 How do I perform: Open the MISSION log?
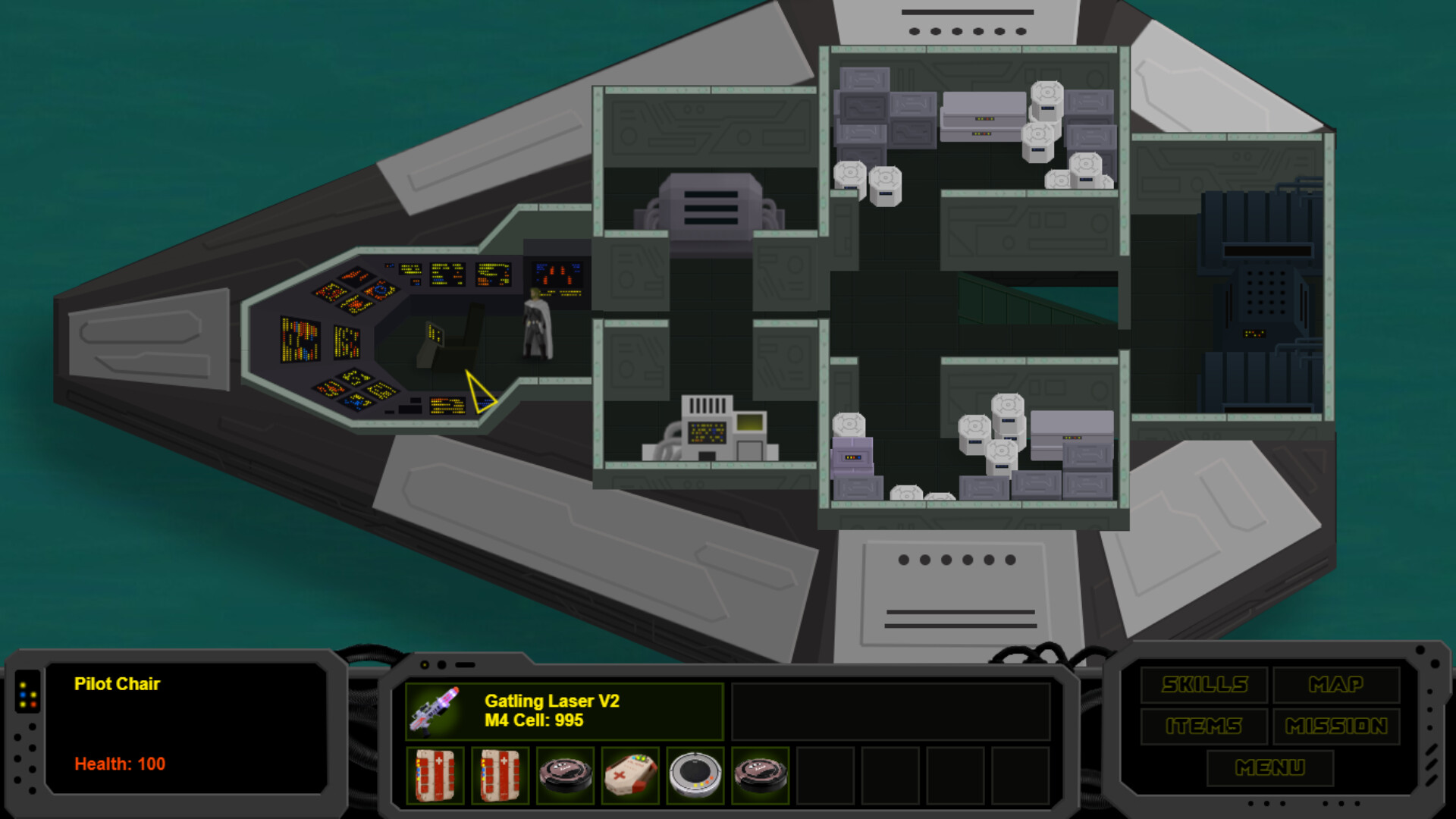[x=1337, y=726]
